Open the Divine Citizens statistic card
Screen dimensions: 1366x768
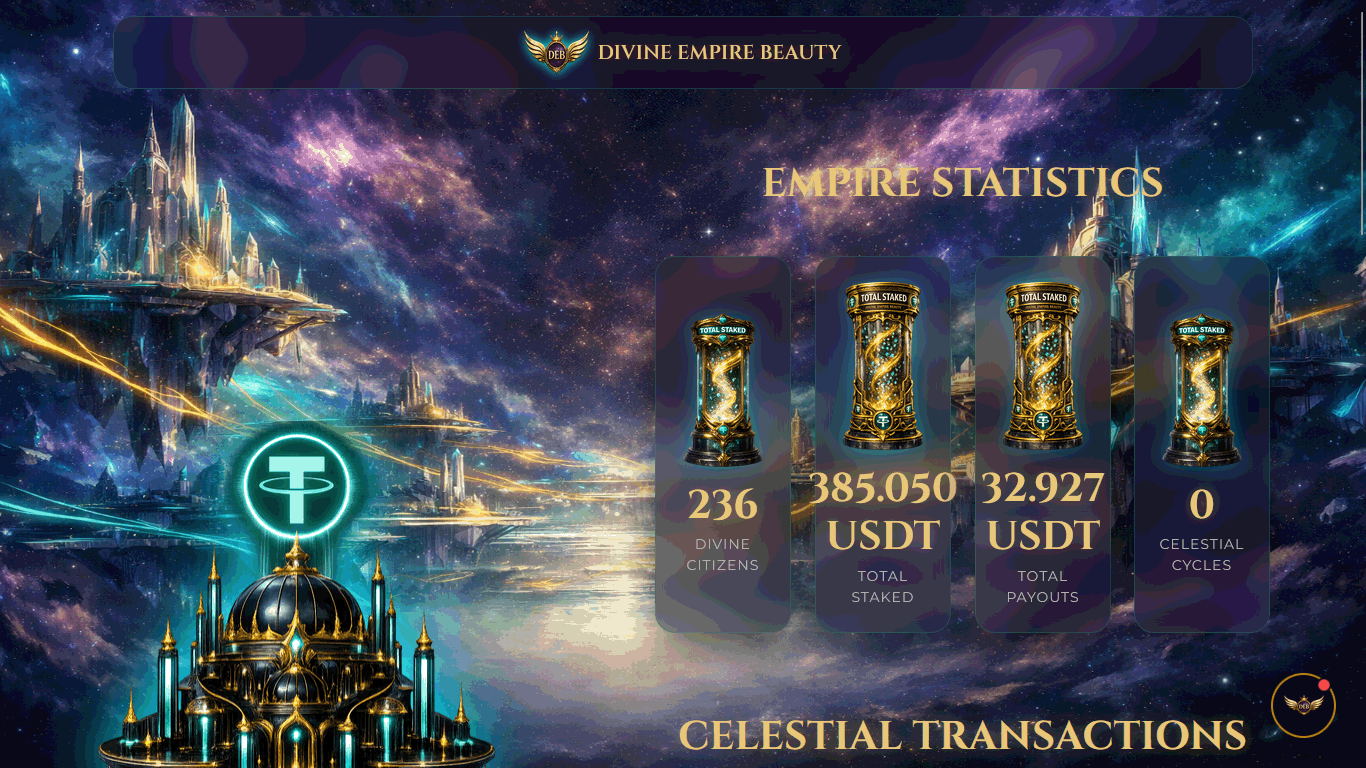[x=722, y=445]
